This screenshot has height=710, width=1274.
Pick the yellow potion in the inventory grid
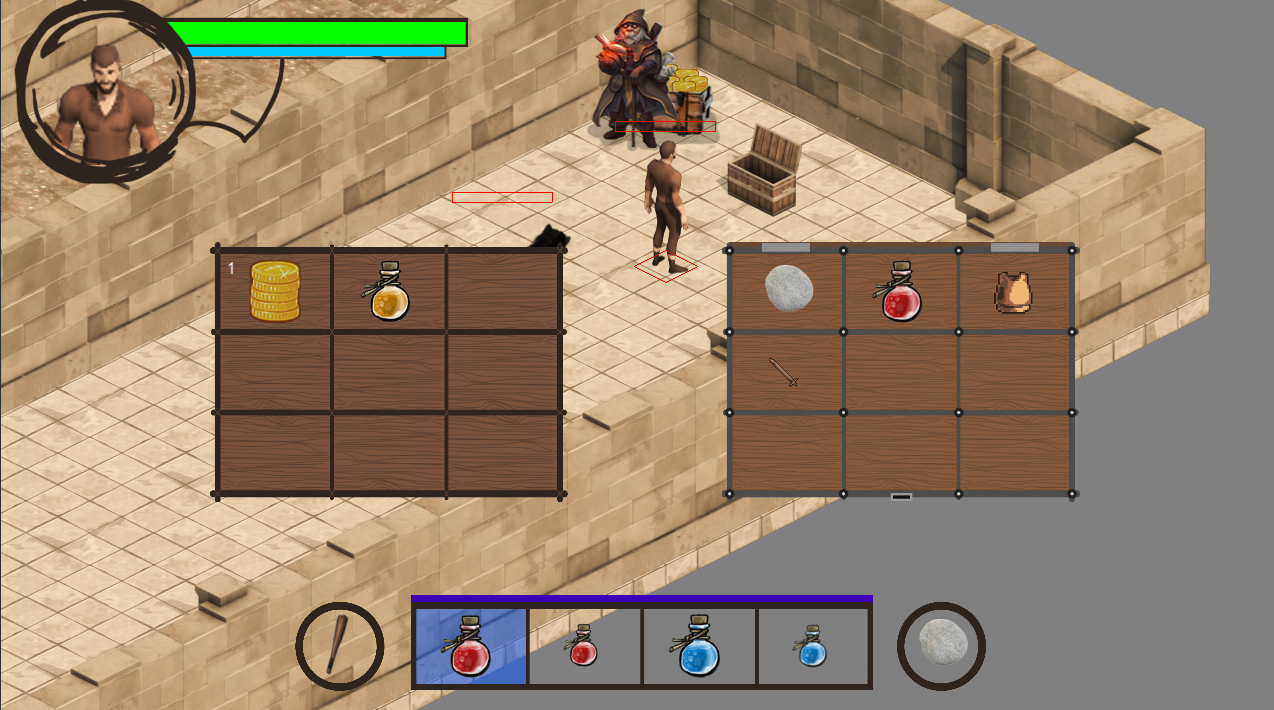(x=389, y=292)
